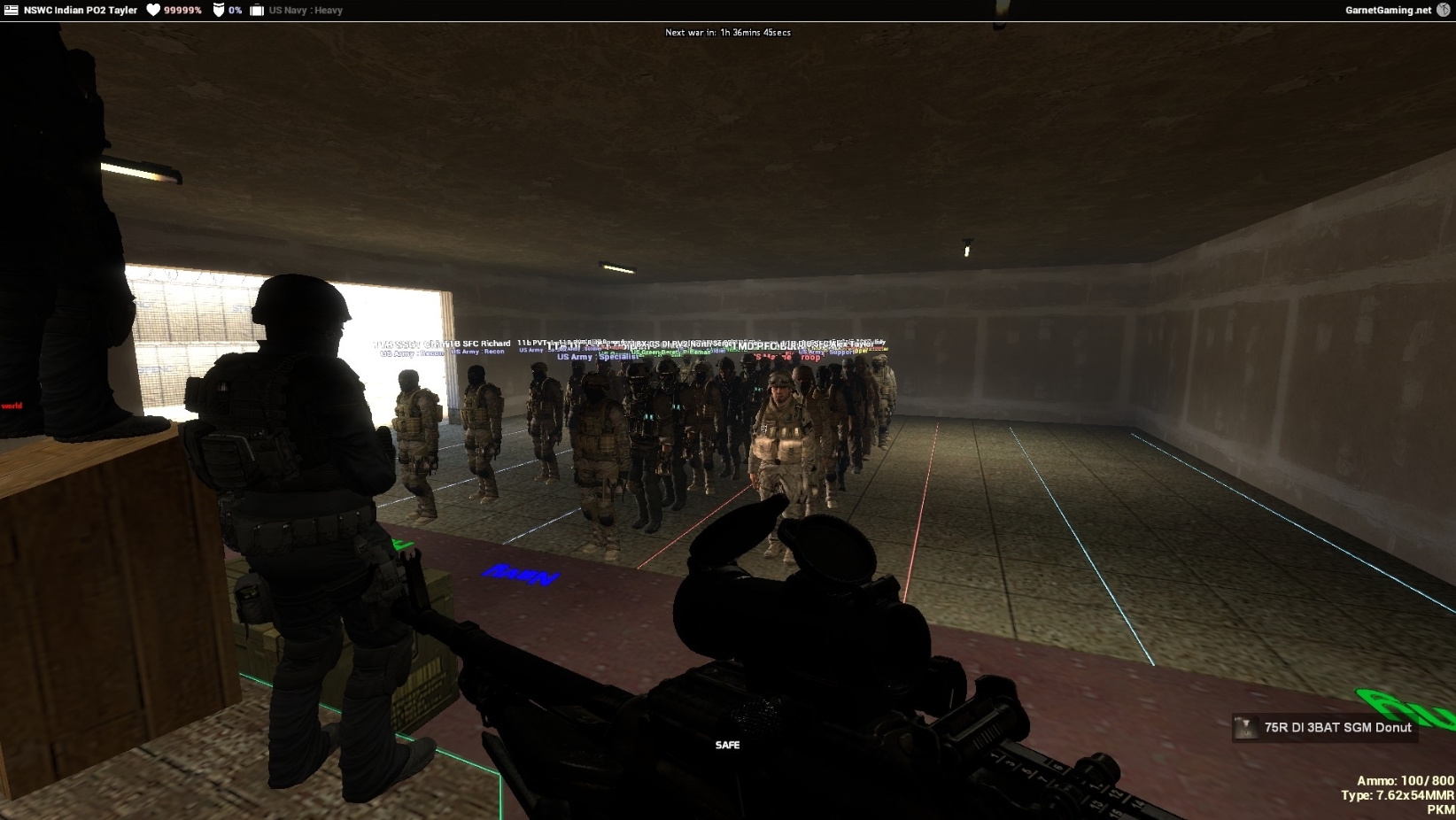
Task: Click the blue floor text on the ground
Action: pos(520,576)
